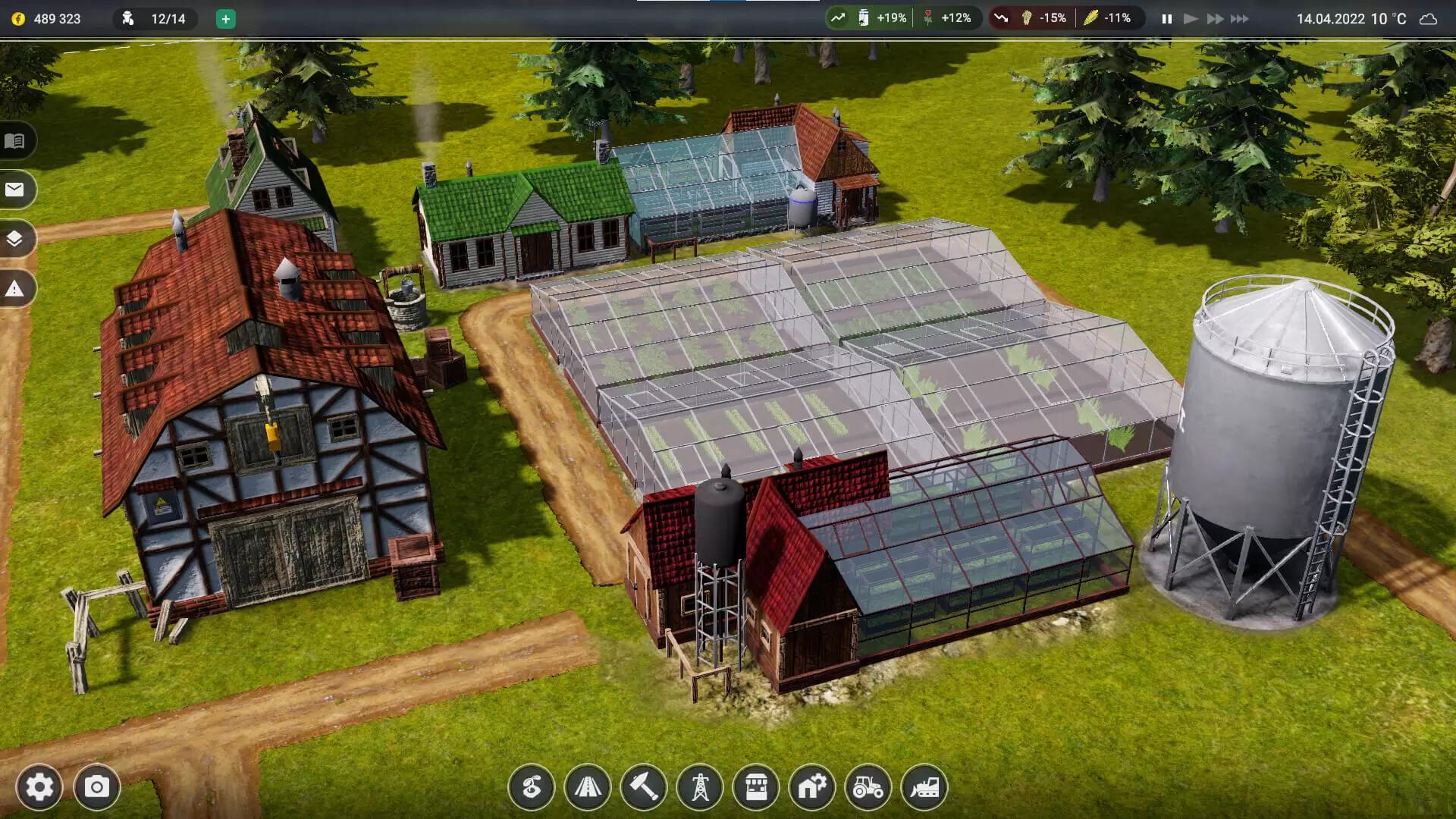Viewport: 1456px width, 819px height.
Task: Activate the bulldozer demolish tool
Action: pos(924,787)
